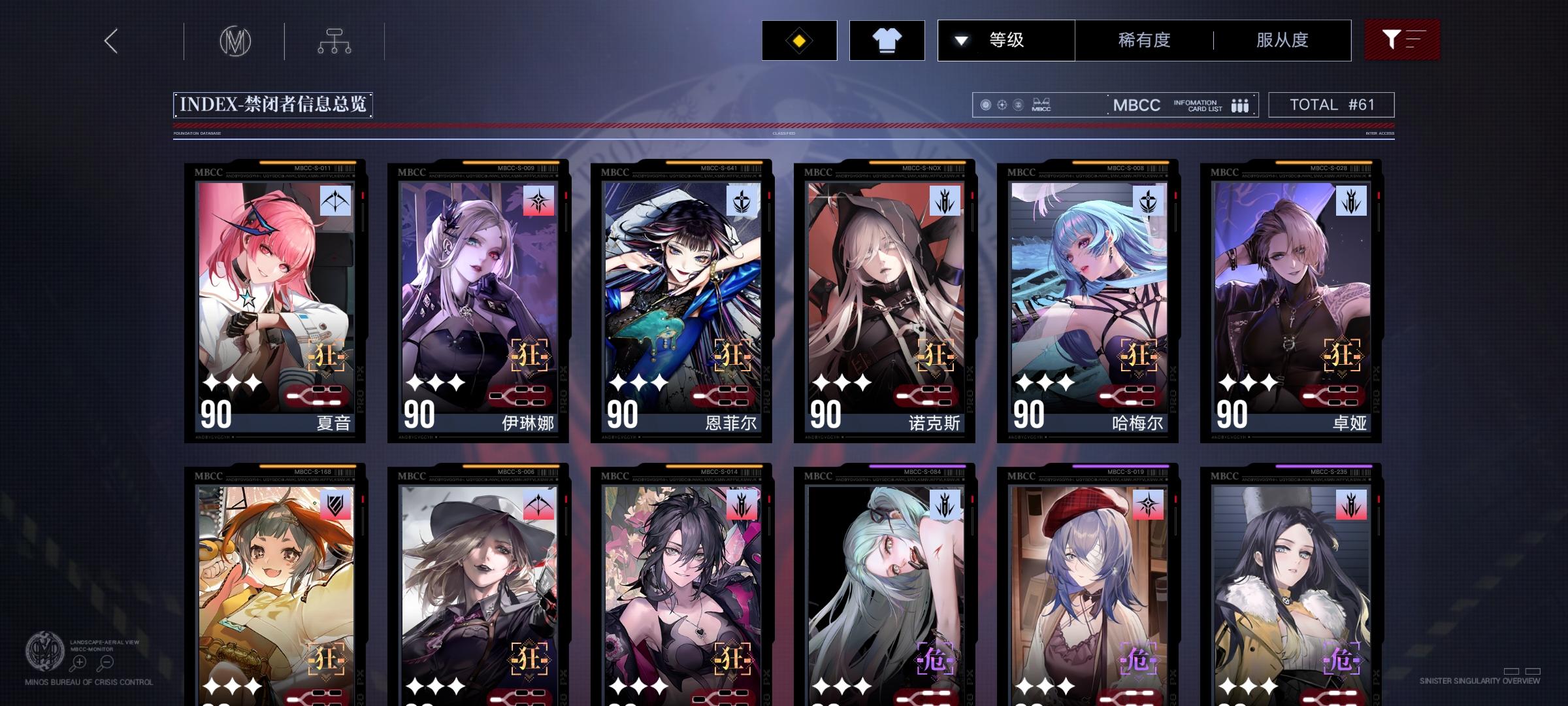Click the MBCC circular logo in the header
Image resolution: width=1568 pixels, height=706 pixels.
coord(235,40)
